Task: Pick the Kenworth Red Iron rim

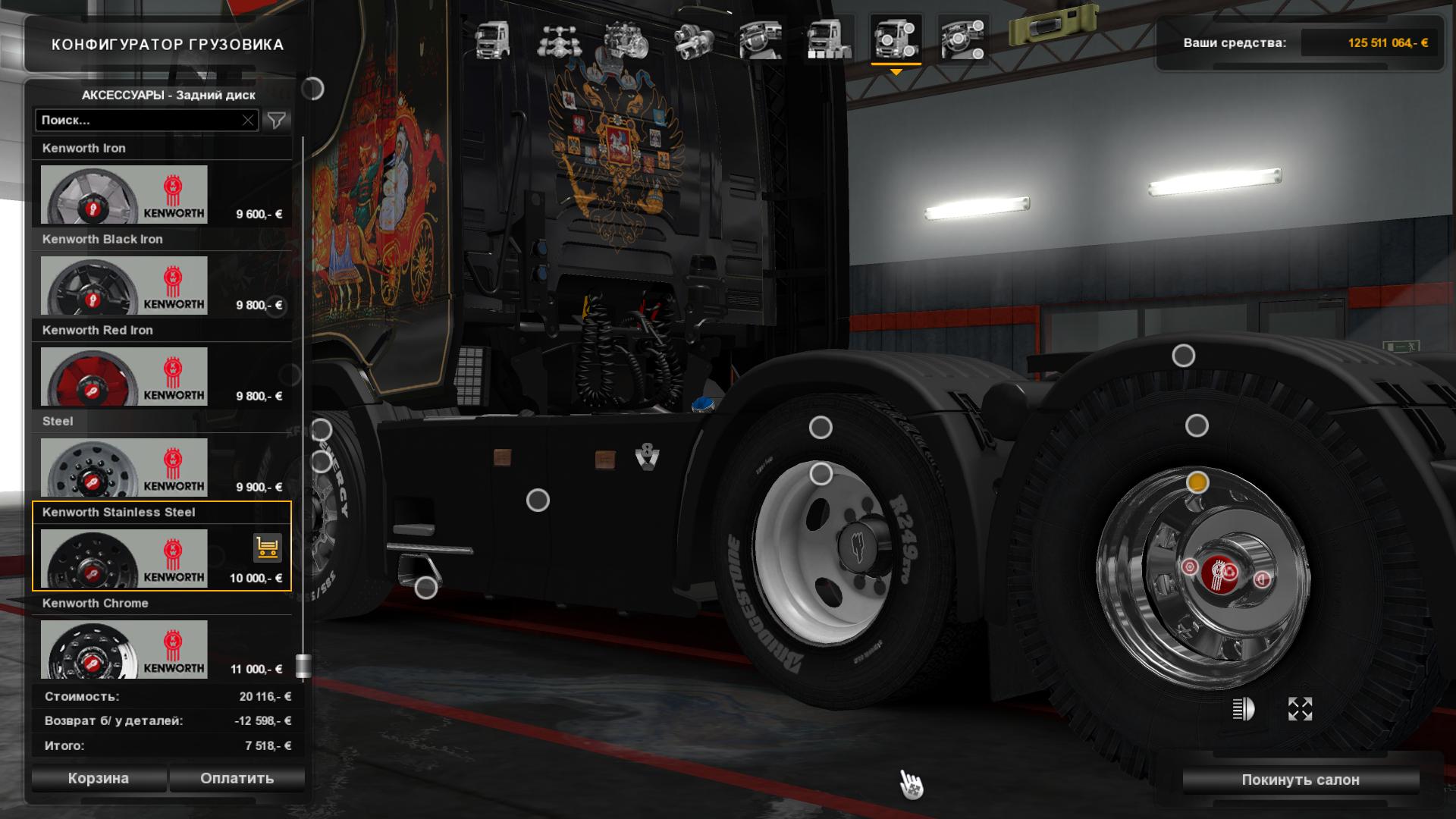Action: [124, 376]
